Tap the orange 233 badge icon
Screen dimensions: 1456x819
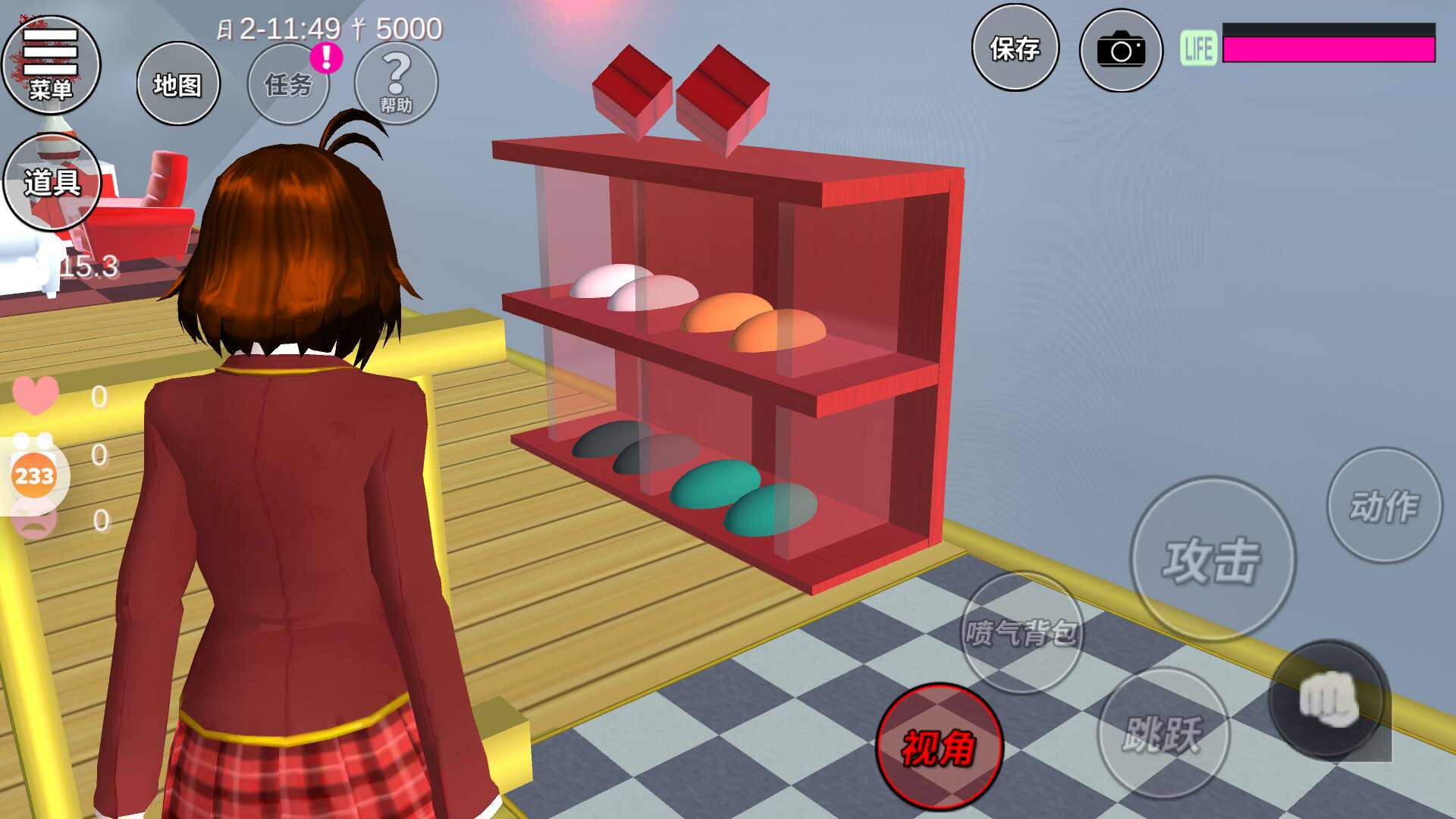coord(34,475)
